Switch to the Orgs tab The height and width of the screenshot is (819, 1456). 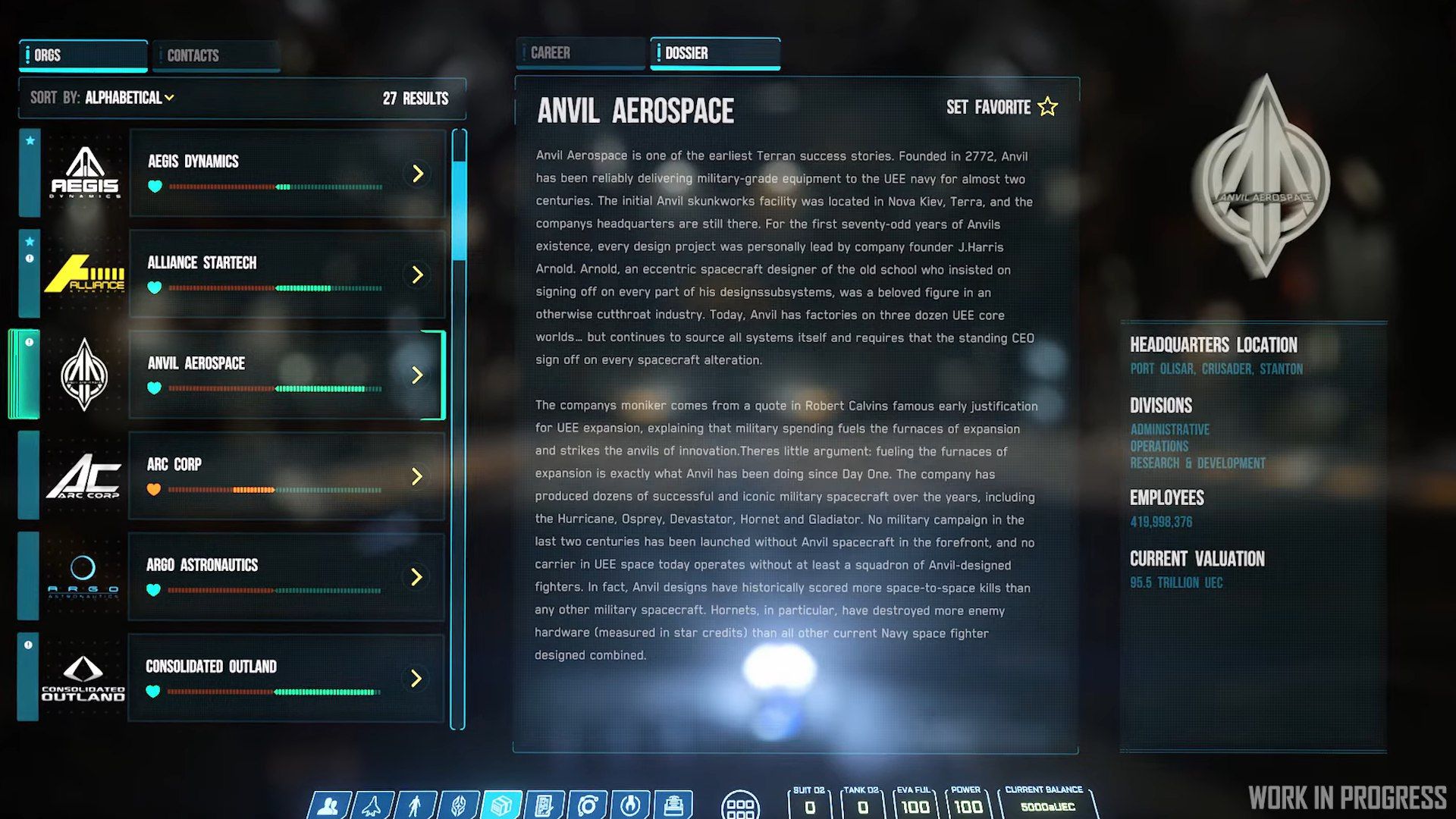coord(83,55)
